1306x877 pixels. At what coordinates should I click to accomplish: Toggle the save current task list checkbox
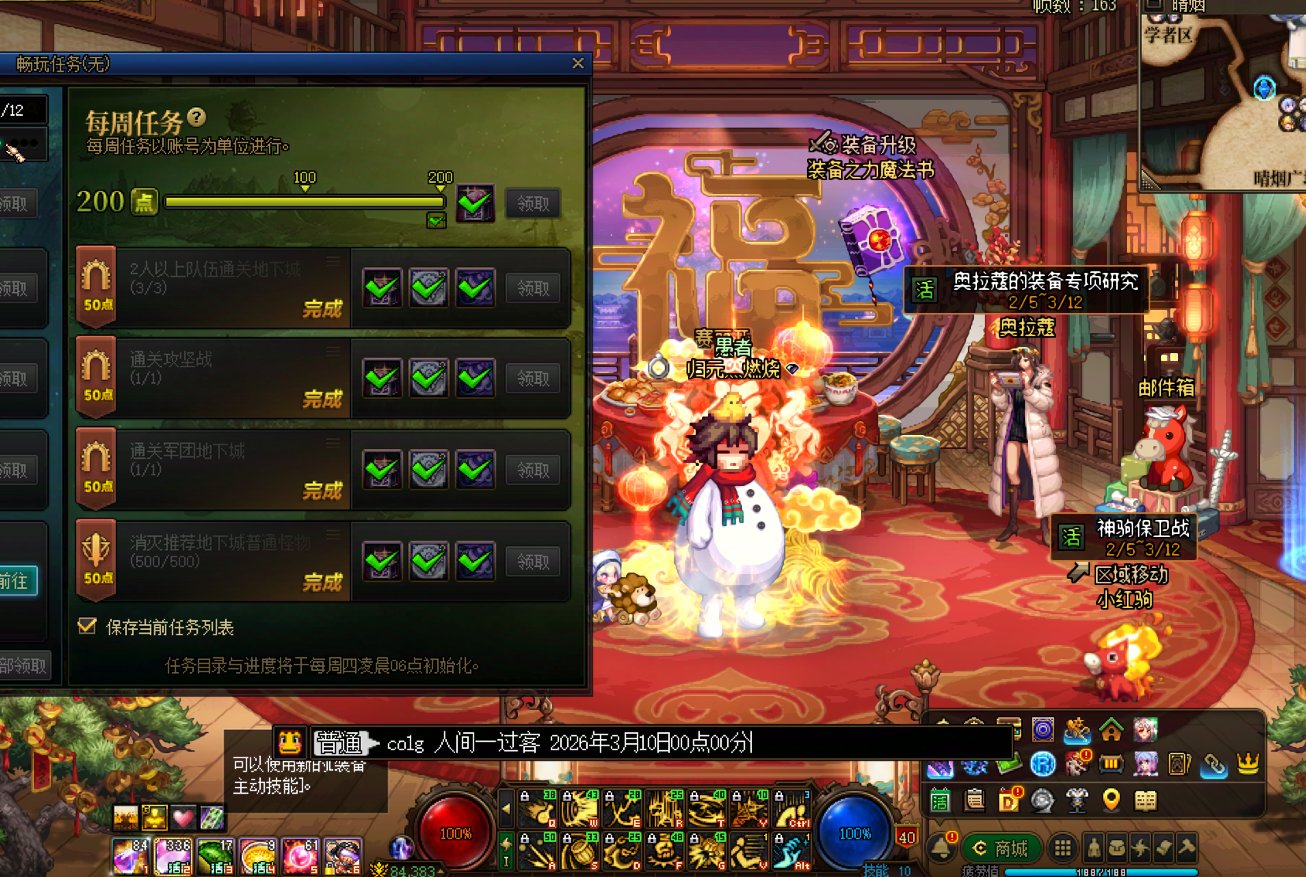88,627
